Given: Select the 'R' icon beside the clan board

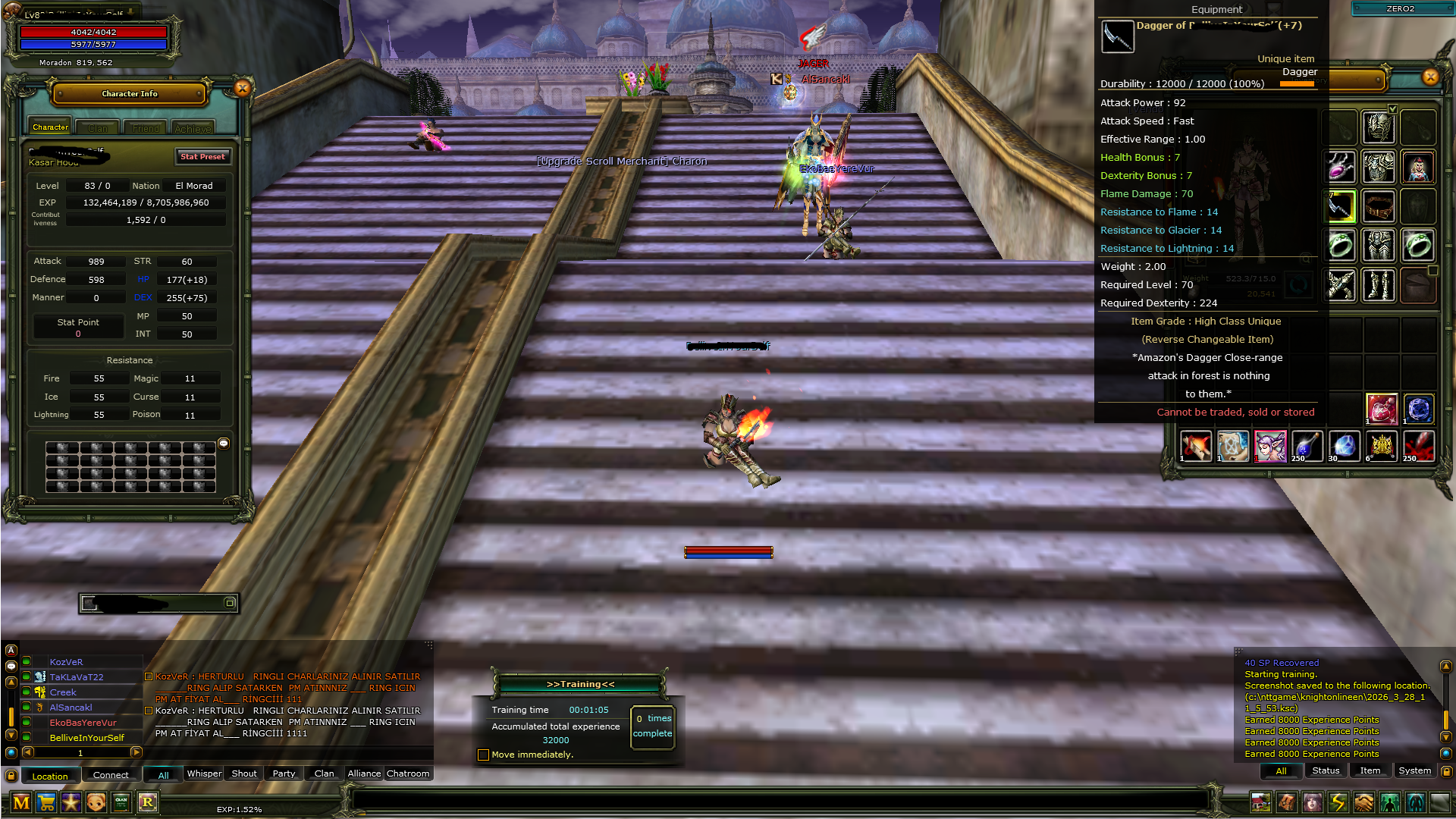Looking at the screenshot, I should click(147, 802).
